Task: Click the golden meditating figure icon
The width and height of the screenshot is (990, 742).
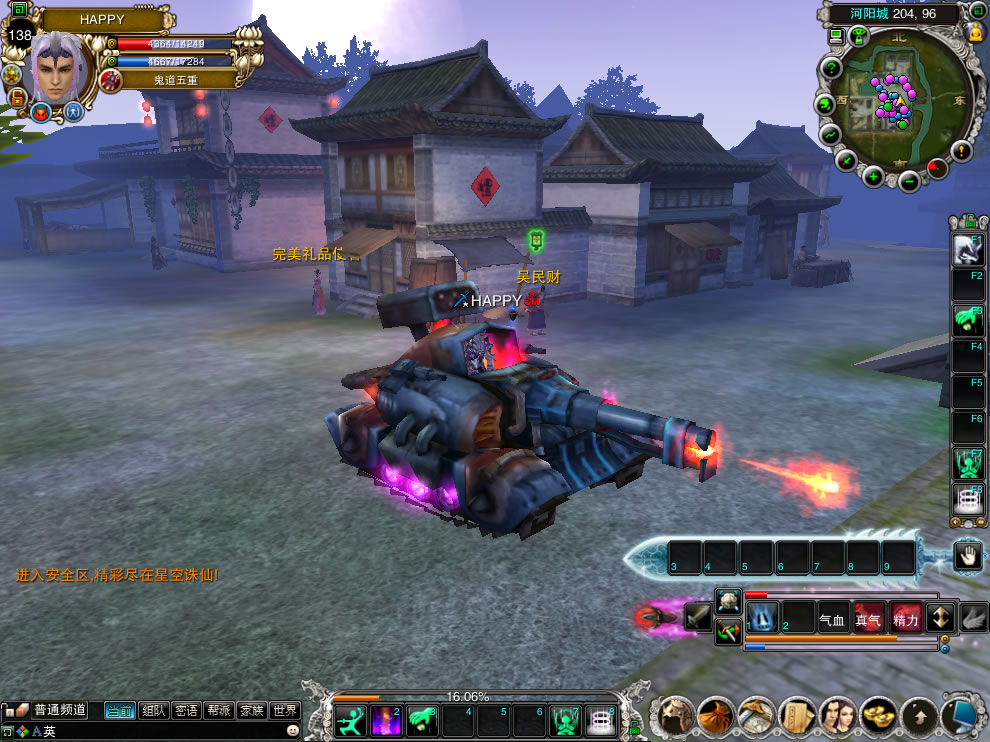Action: pos(977,33)
